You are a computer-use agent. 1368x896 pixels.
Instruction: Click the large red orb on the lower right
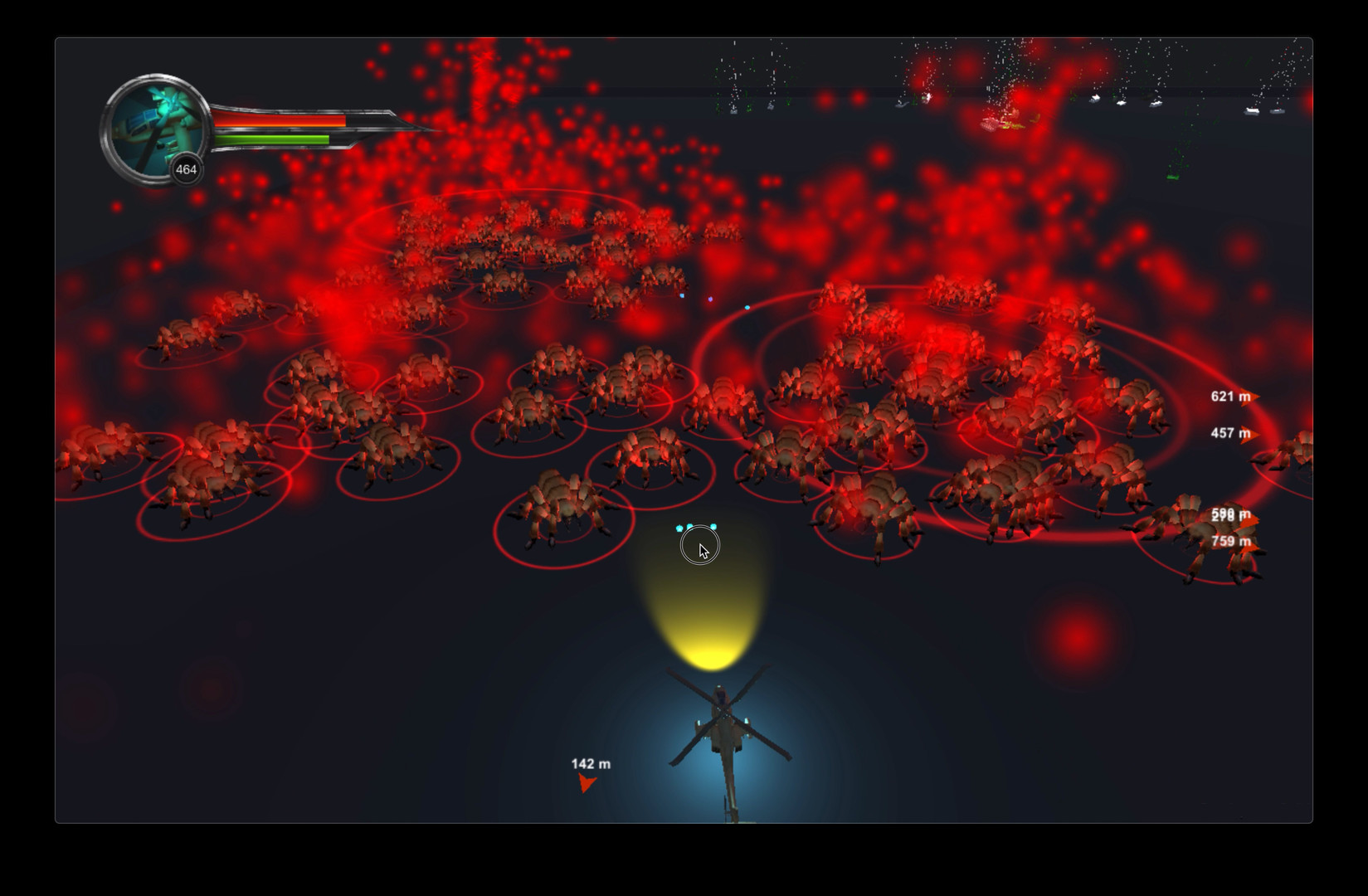click(1078, 637)
